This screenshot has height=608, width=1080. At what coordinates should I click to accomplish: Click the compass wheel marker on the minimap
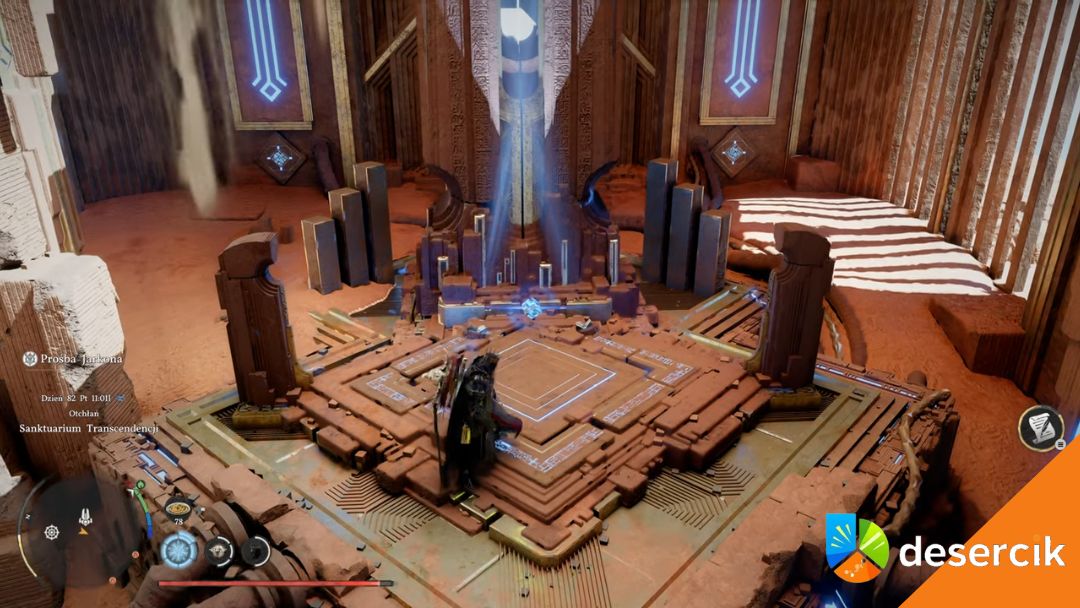[51, 531]
